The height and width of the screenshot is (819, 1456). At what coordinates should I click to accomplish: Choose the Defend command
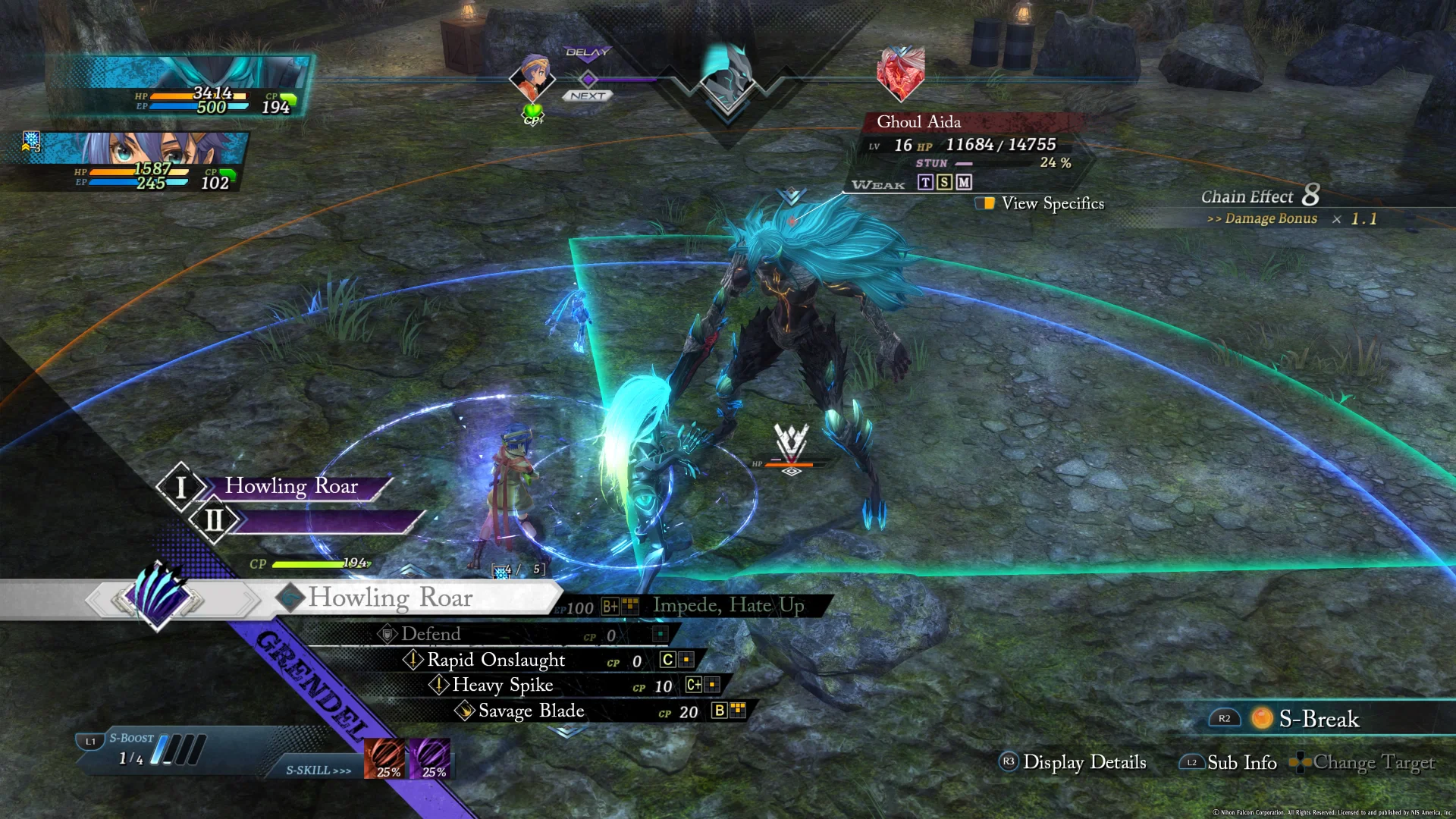431,634
